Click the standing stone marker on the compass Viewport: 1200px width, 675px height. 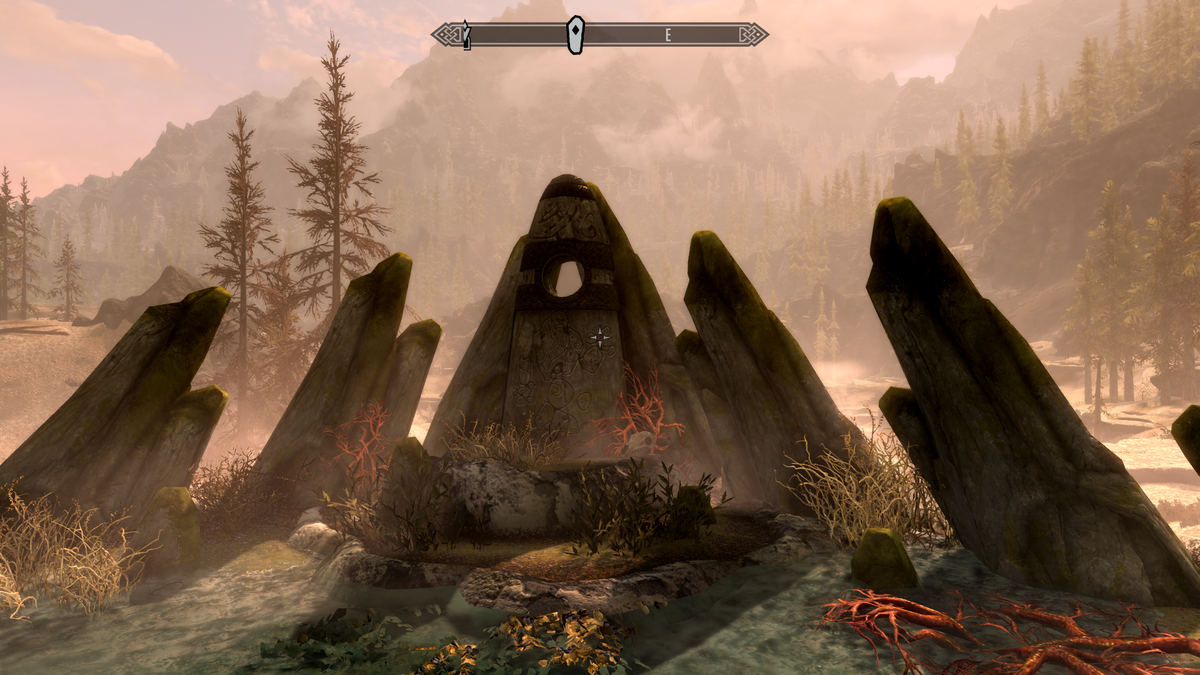[x=575, y=35]
